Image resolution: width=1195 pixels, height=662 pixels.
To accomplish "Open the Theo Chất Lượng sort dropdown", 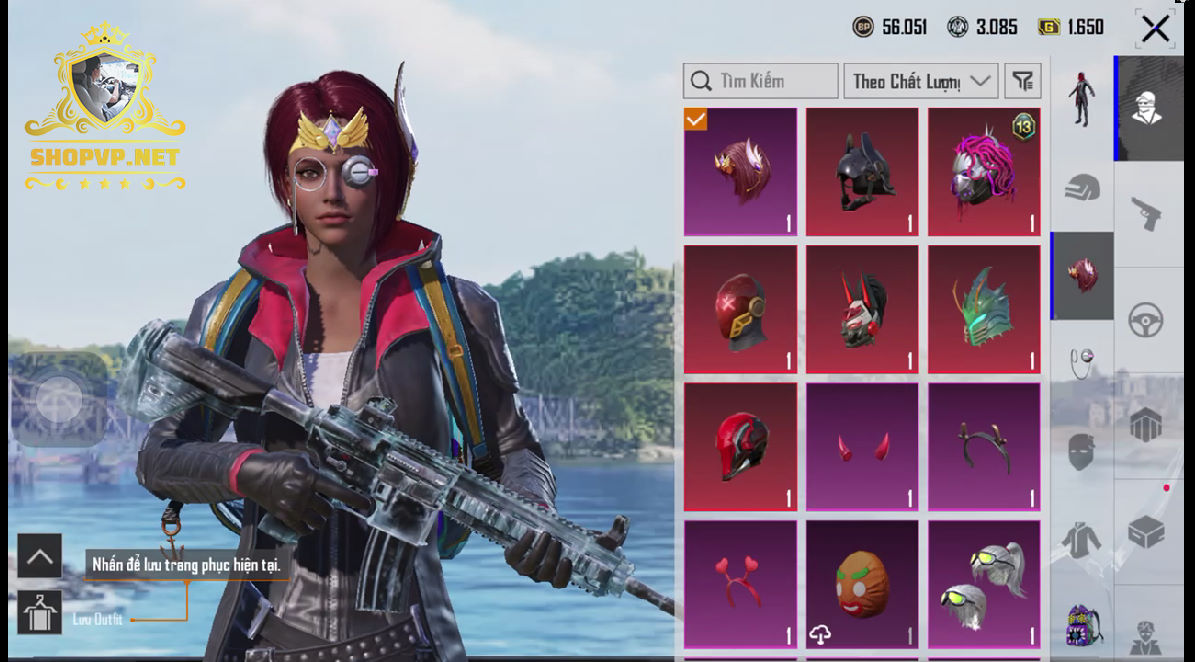I will [920, 81].
